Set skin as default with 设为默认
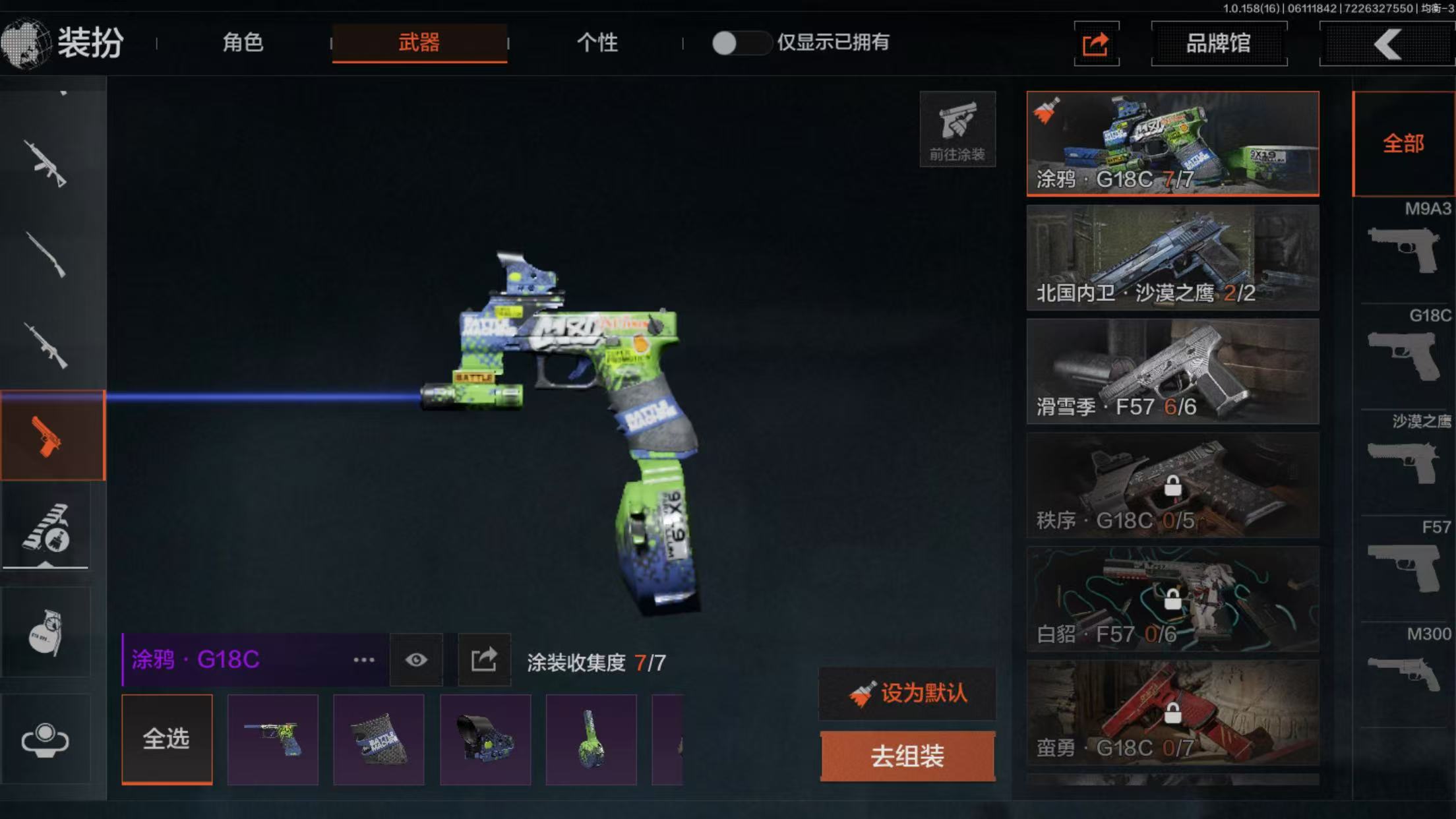 coord(907,694)
